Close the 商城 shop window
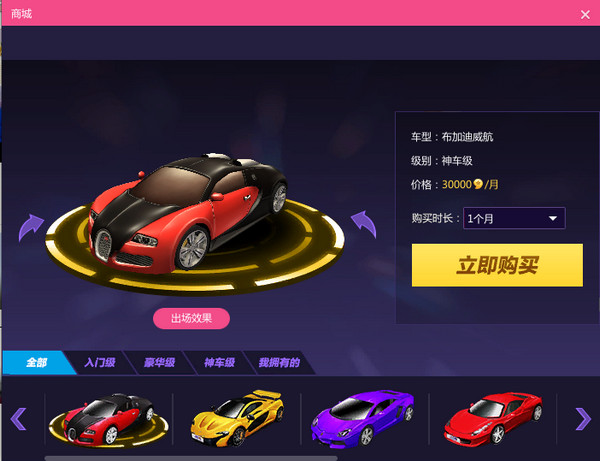 [x=585, y=14]
